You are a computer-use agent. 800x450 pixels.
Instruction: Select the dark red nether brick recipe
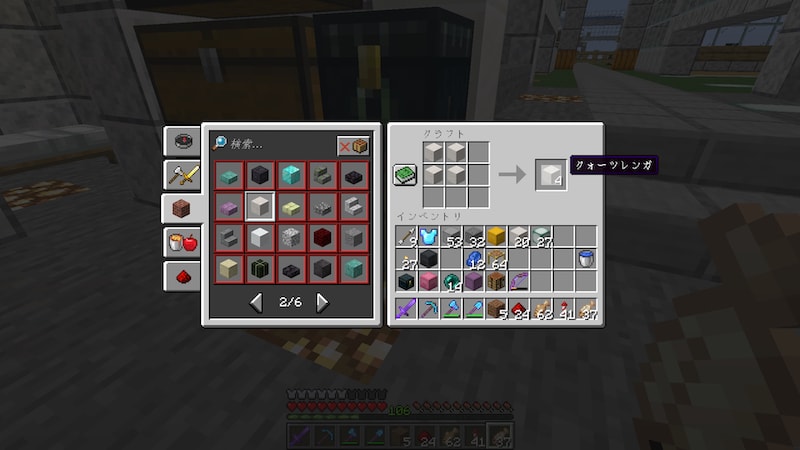pyautogui.click(x=323, y=238)
